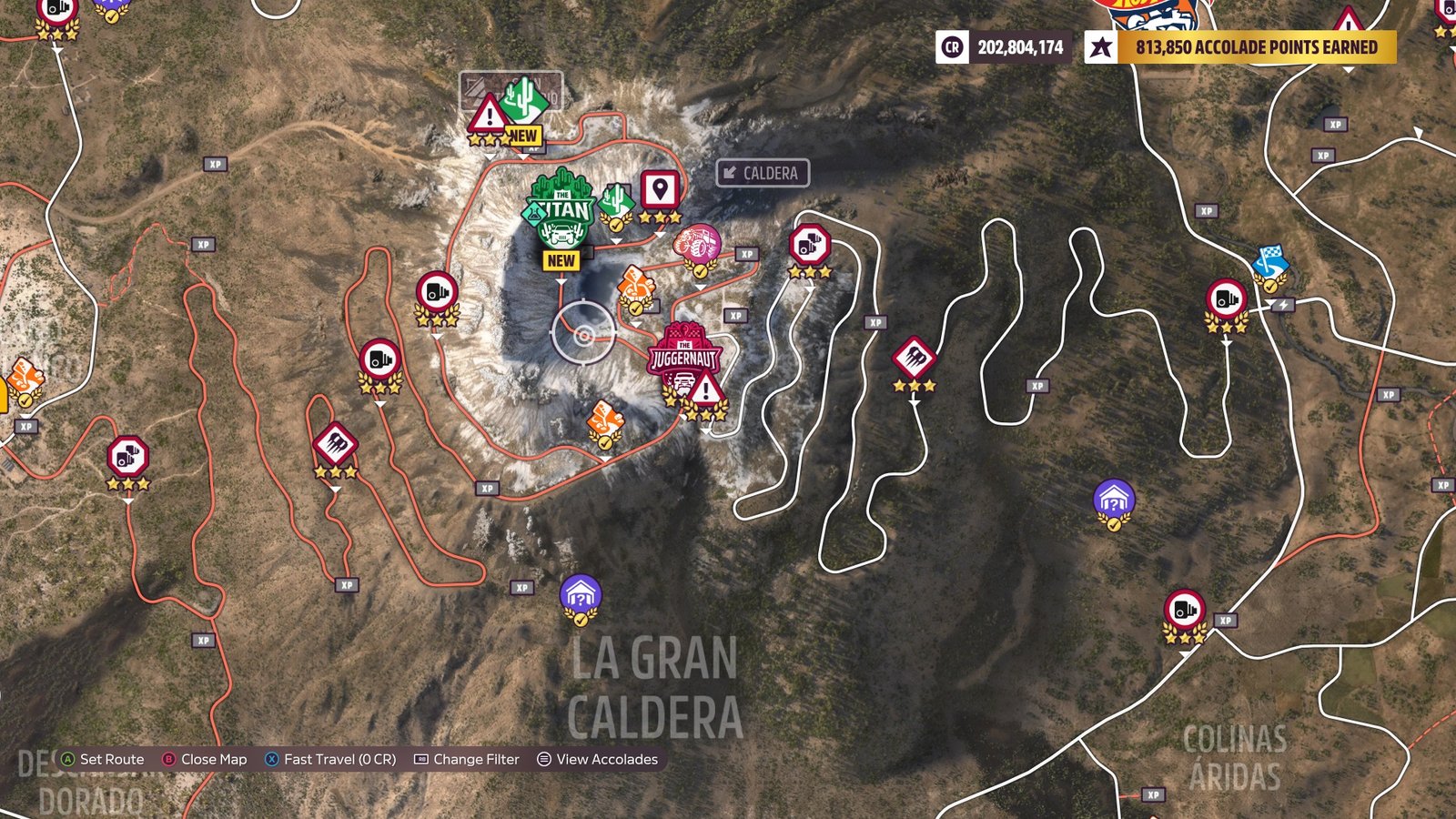
Task: Choose Fast Travel (0 CR)
Action: pos(330,759)
